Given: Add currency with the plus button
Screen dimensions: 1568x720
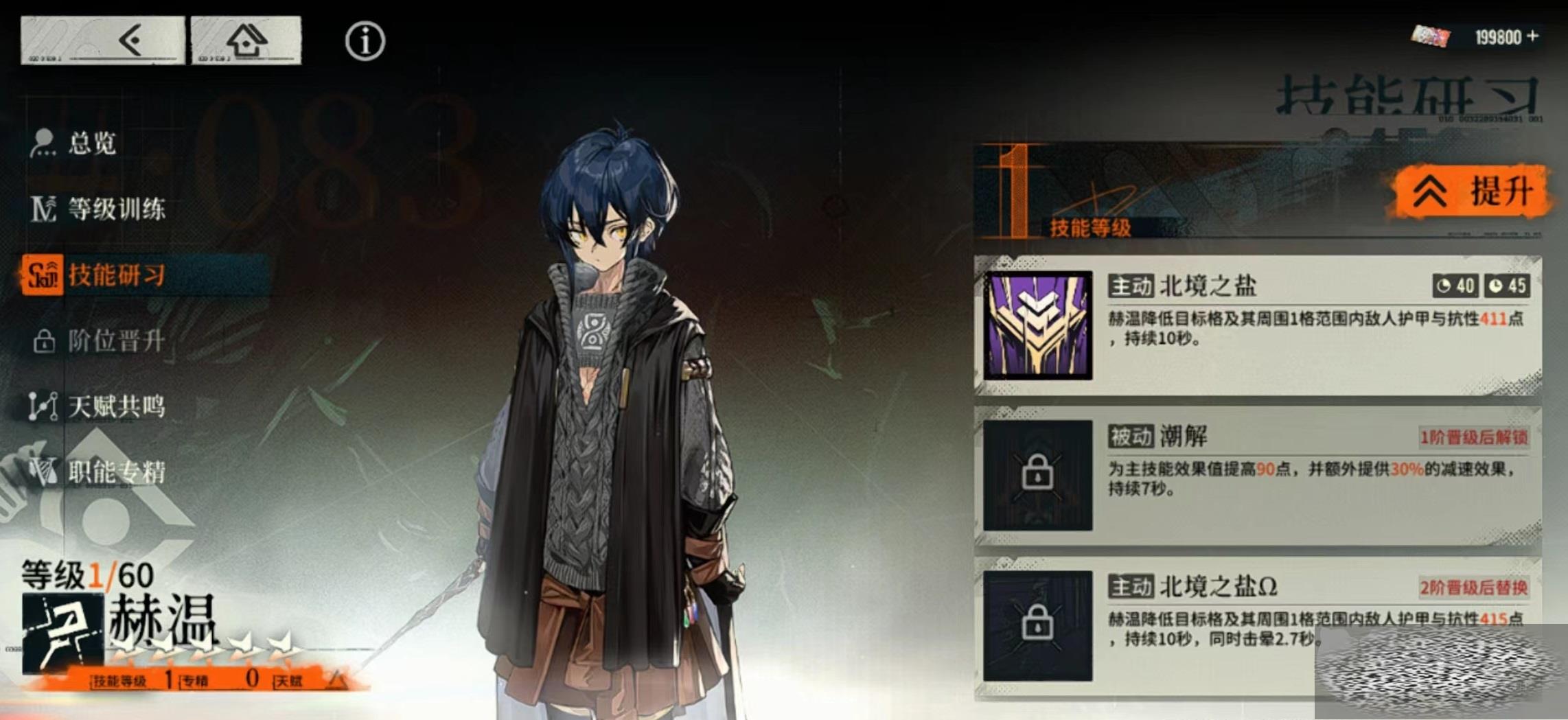Looking at the screenshot, I should 1533,36.
